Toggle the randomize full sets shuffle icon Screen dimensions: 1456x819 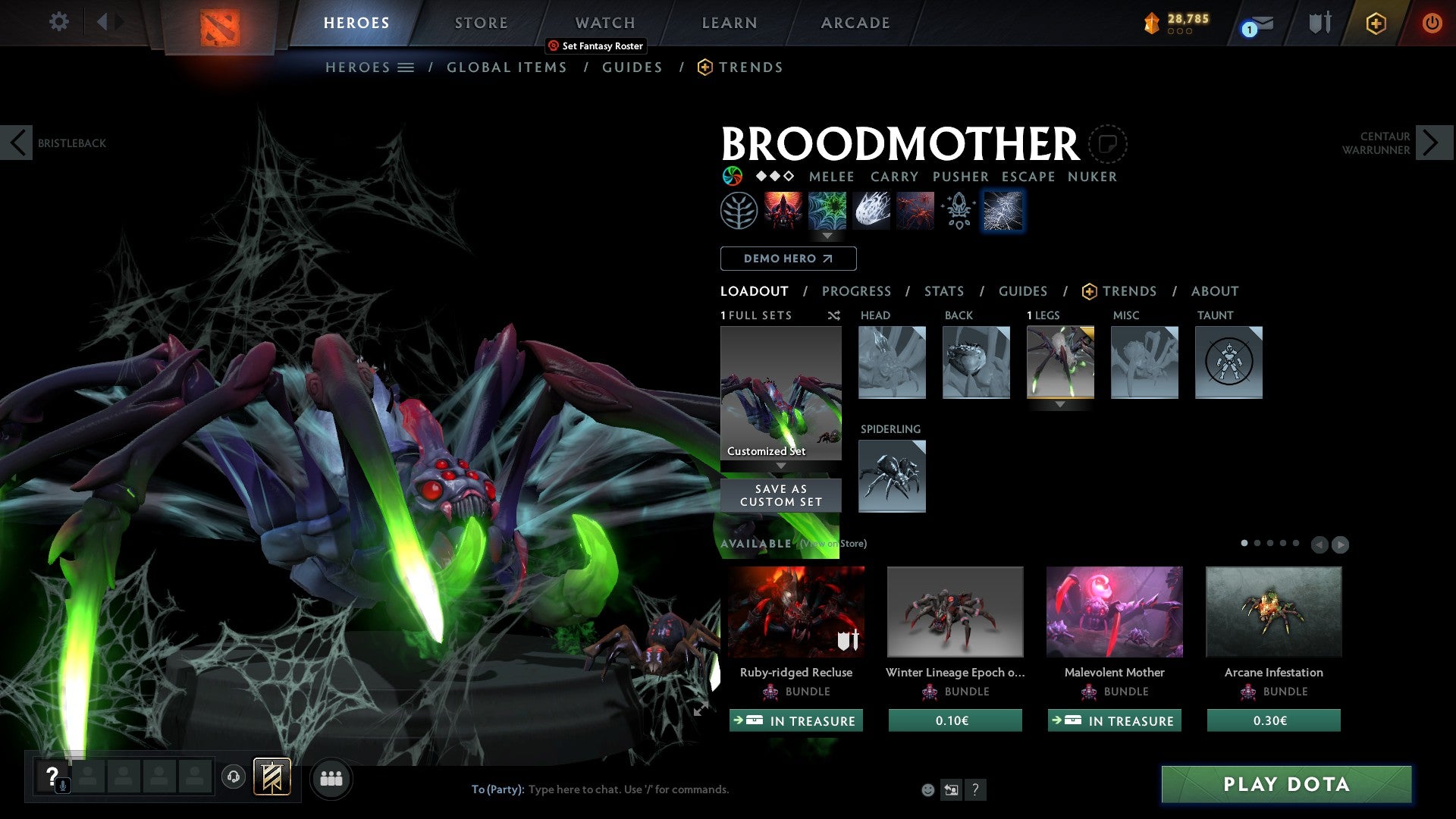pyautogui.click(x=833, y=315)
